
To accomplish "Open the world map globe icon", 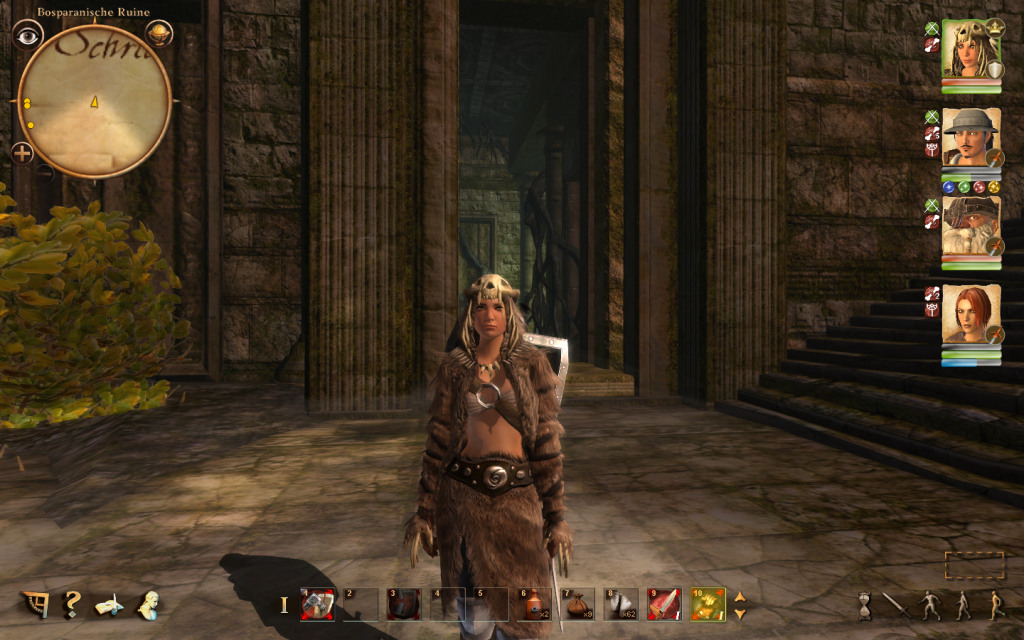I will 158,34.
